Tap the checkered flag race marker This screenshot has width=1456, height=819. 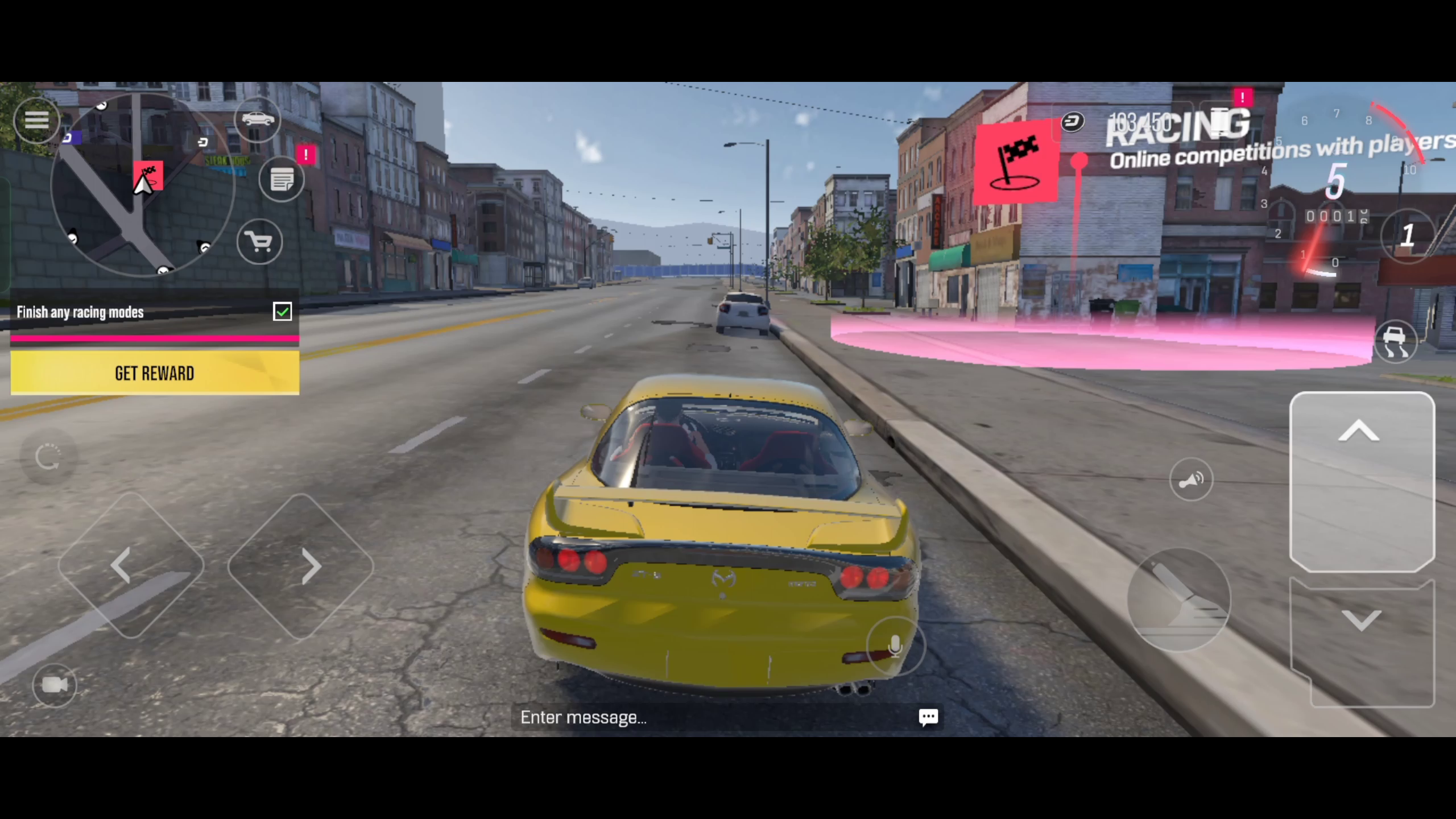[x=1019, y=163]
